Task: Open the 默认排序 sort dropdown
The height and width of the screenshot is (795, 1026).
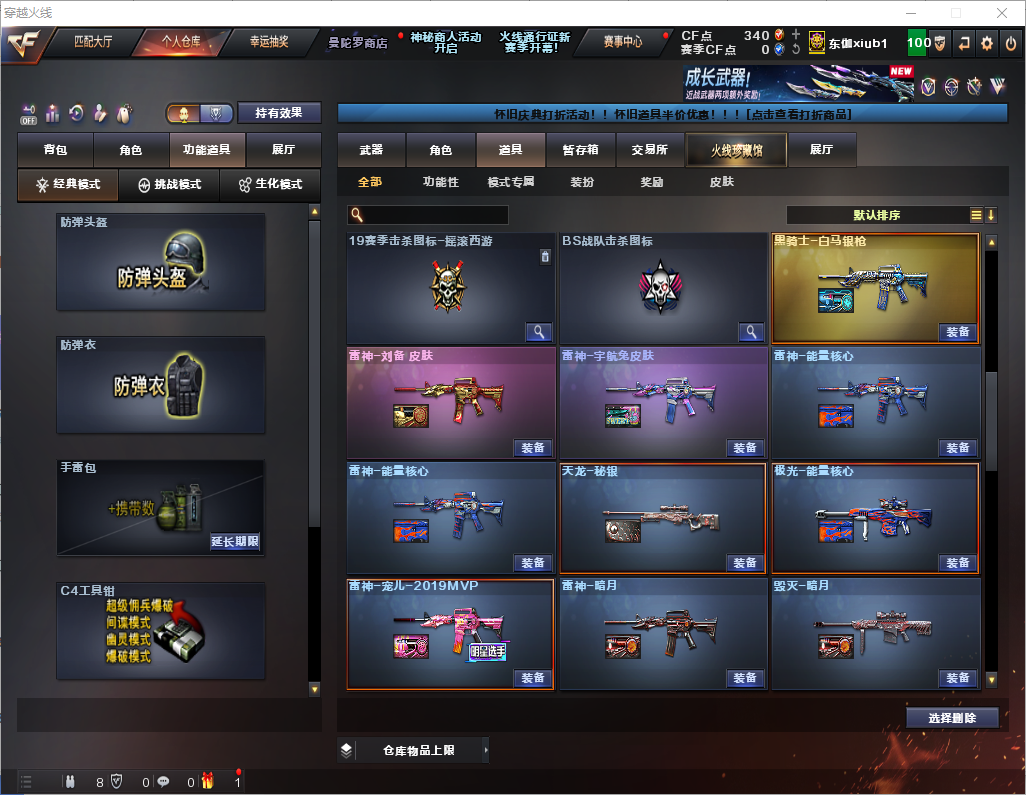Action: pyautogui.click(x=876, y=215)
